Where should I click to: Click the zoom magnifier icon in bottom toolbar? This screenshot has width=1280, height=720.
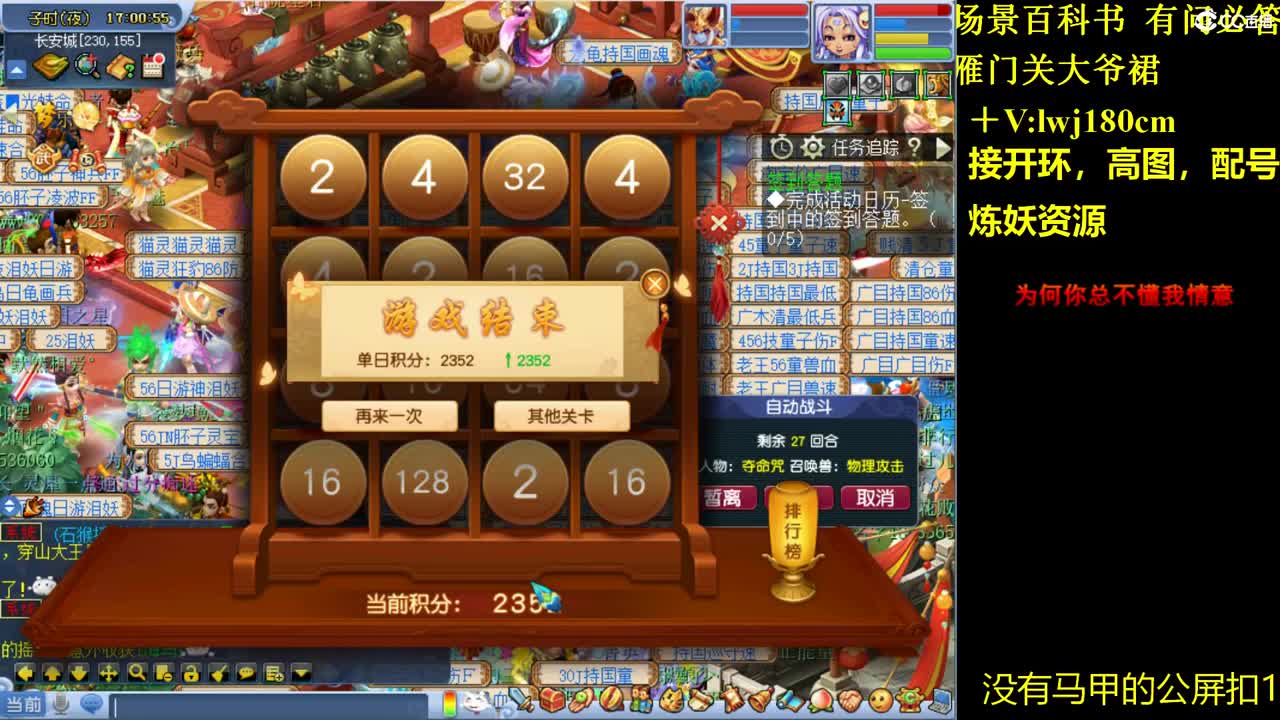[x=135, y=672]
